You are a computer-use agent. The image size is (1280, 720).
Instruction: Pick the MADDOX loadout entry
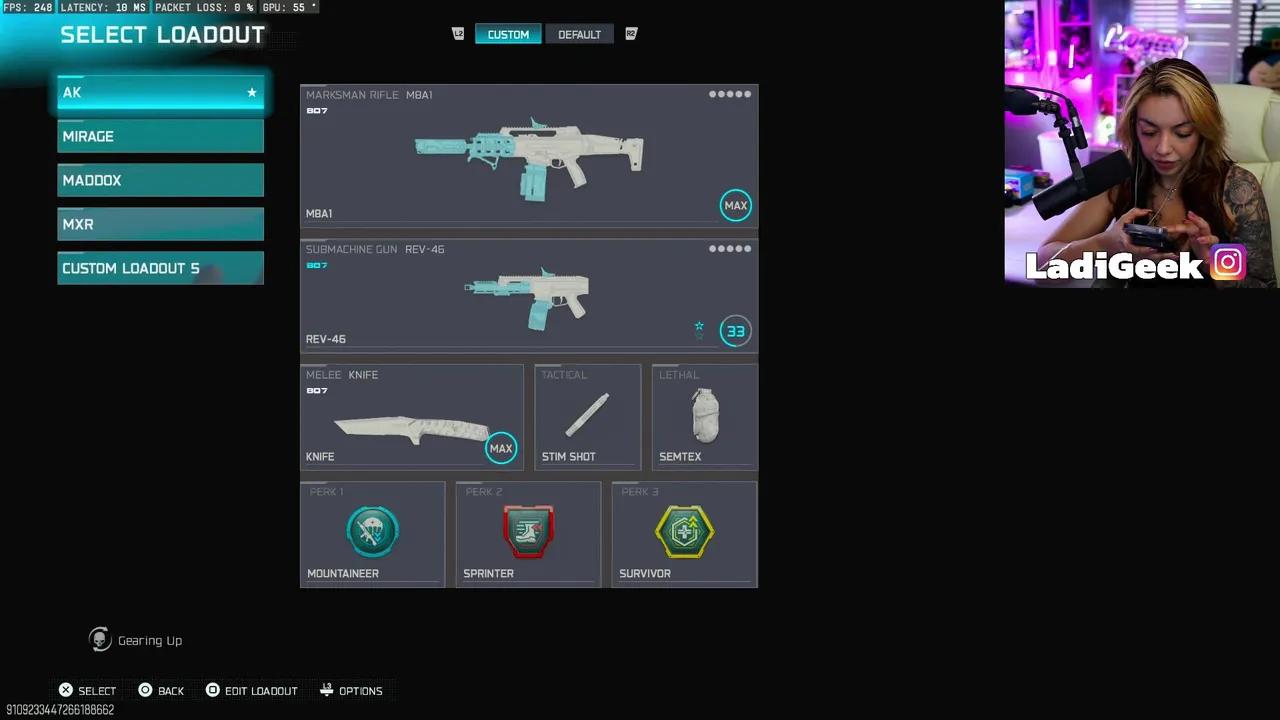pos(160,180)
